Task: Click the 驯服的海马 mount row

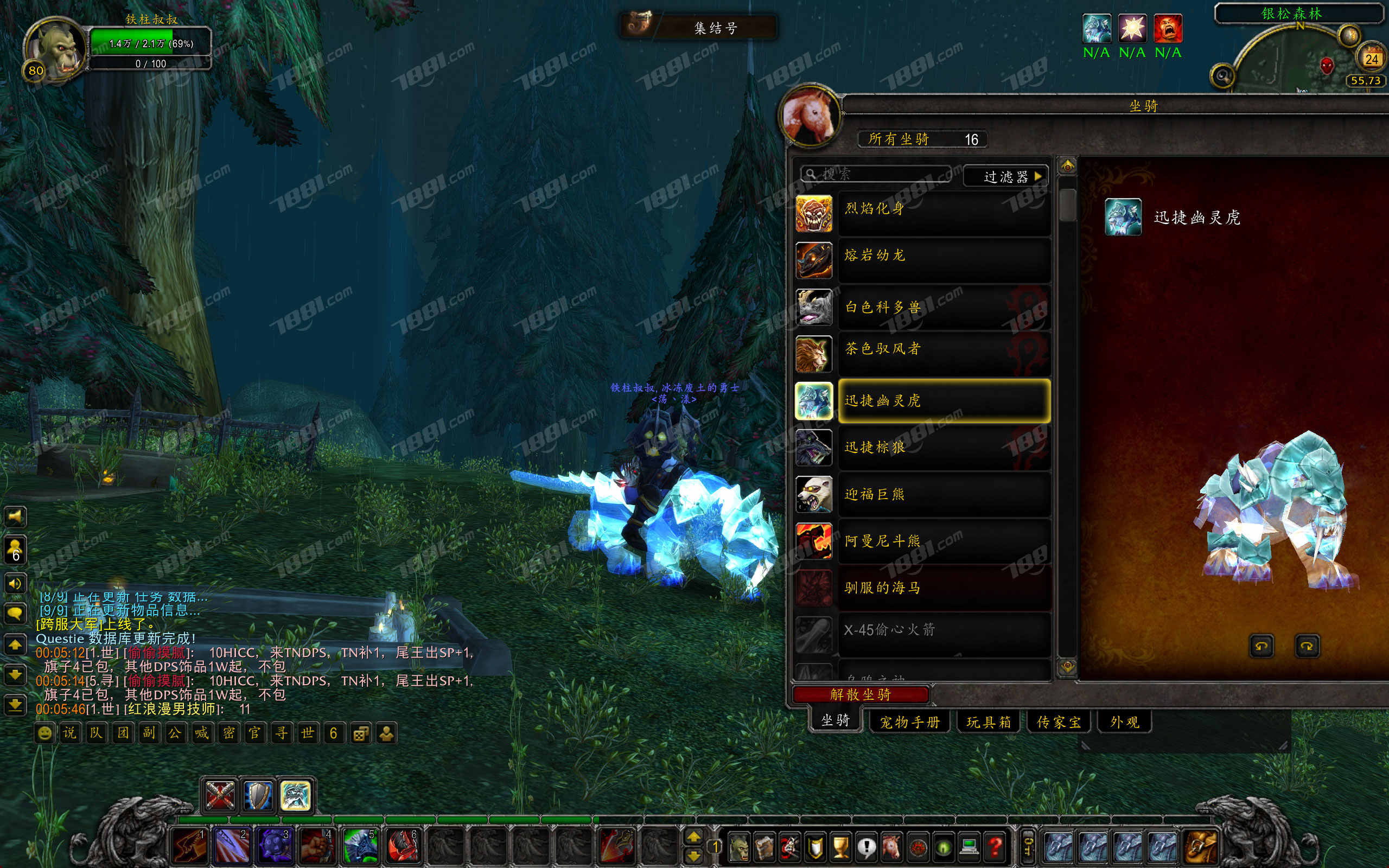Action: click(x=944, y=588)
